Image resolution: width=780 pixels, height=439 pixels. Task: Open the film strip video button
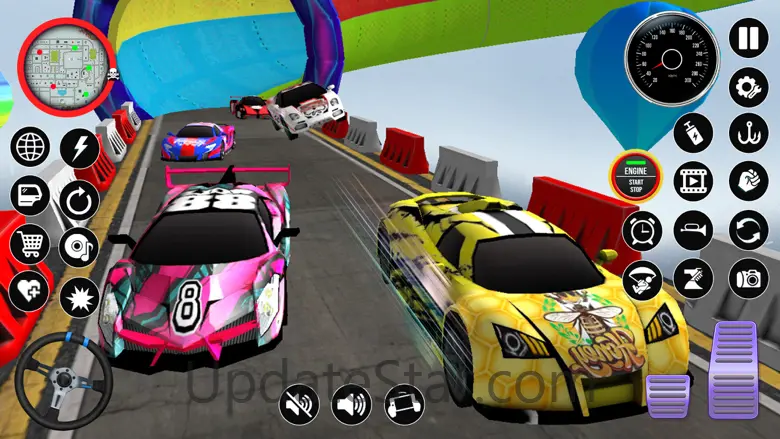693,182
